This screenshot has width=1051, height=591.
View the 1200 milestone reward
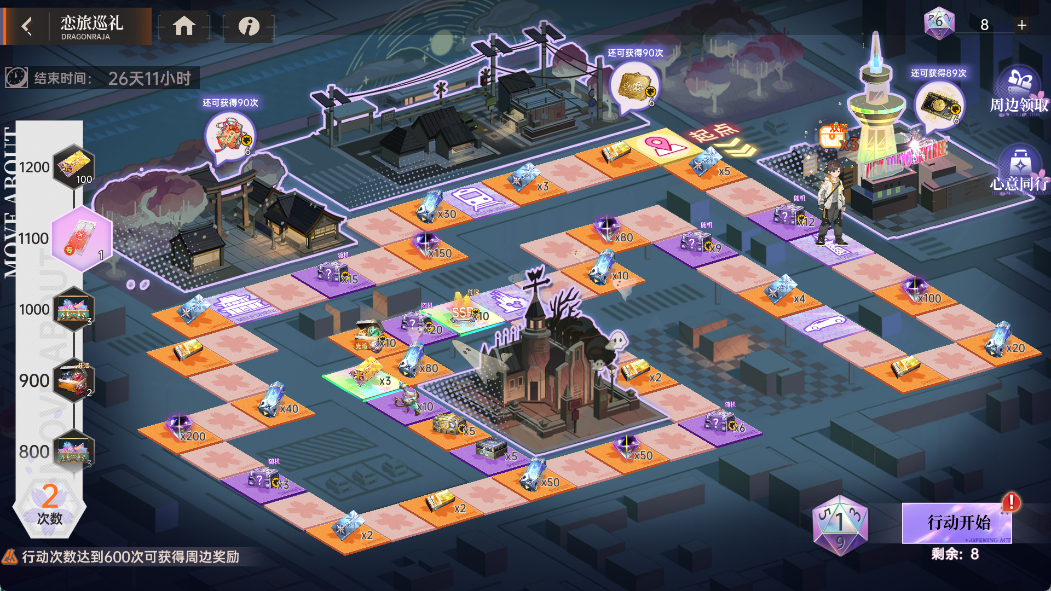(73, 167)
